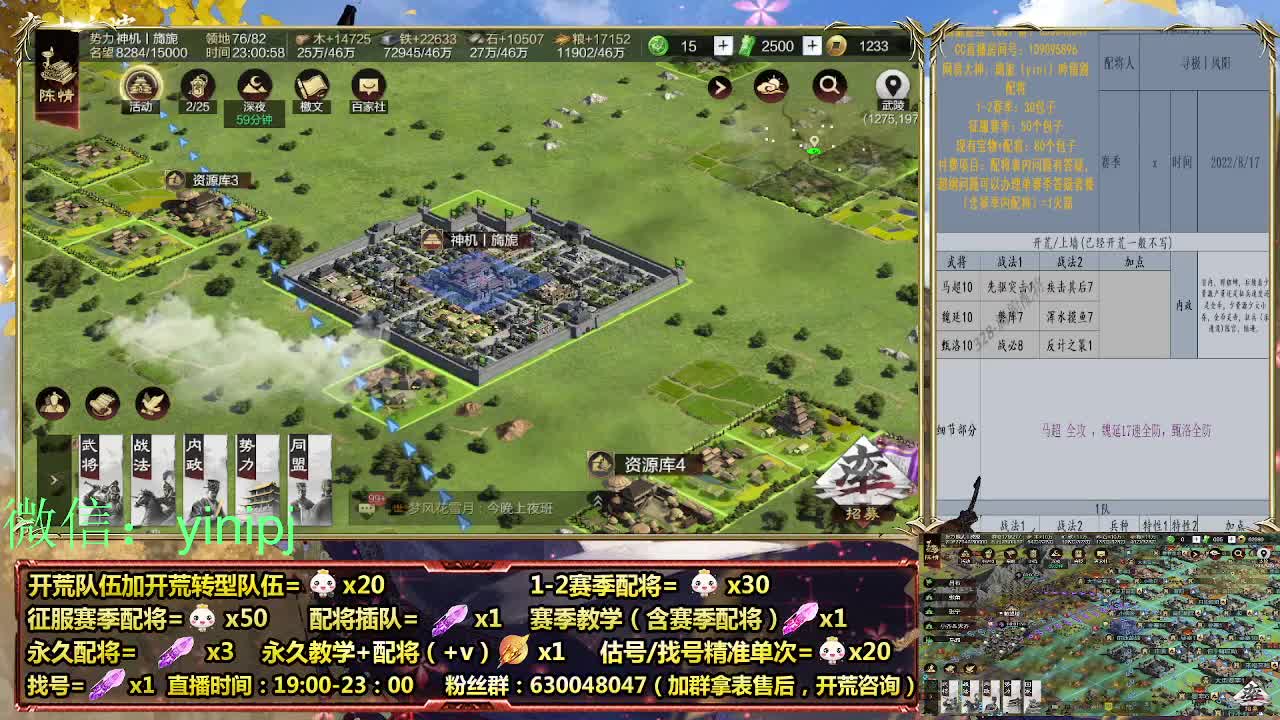Screen dimensions: 1280x720
Task: Toggle the 深夜 night-time mode icon
Action: coord(255,85)
